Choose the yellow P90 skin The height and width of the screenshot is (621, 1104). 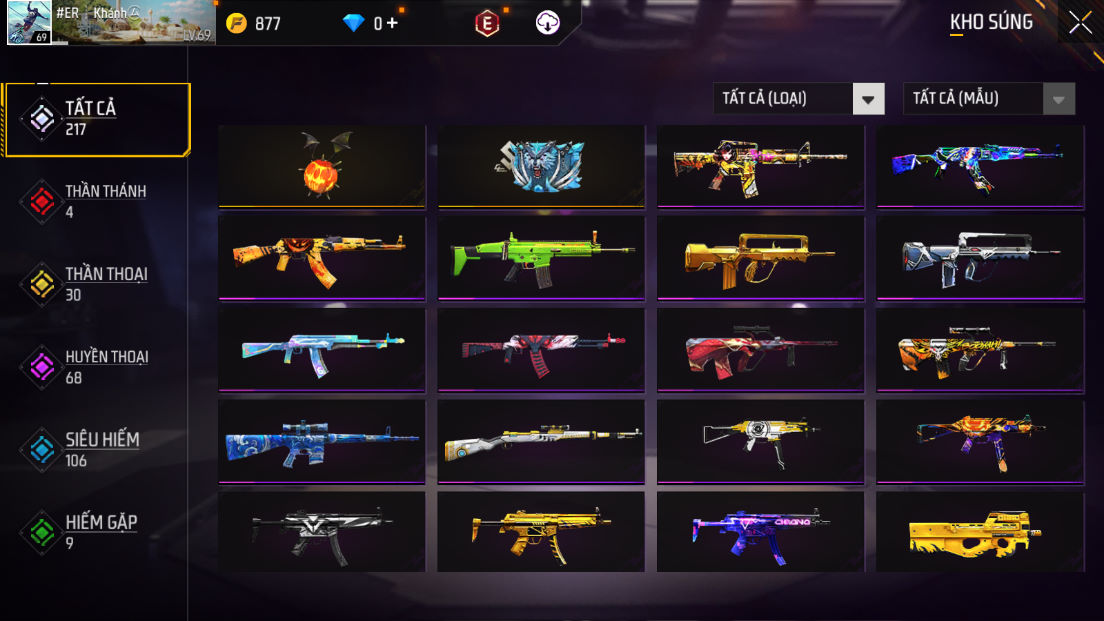(x=980, y=532)
